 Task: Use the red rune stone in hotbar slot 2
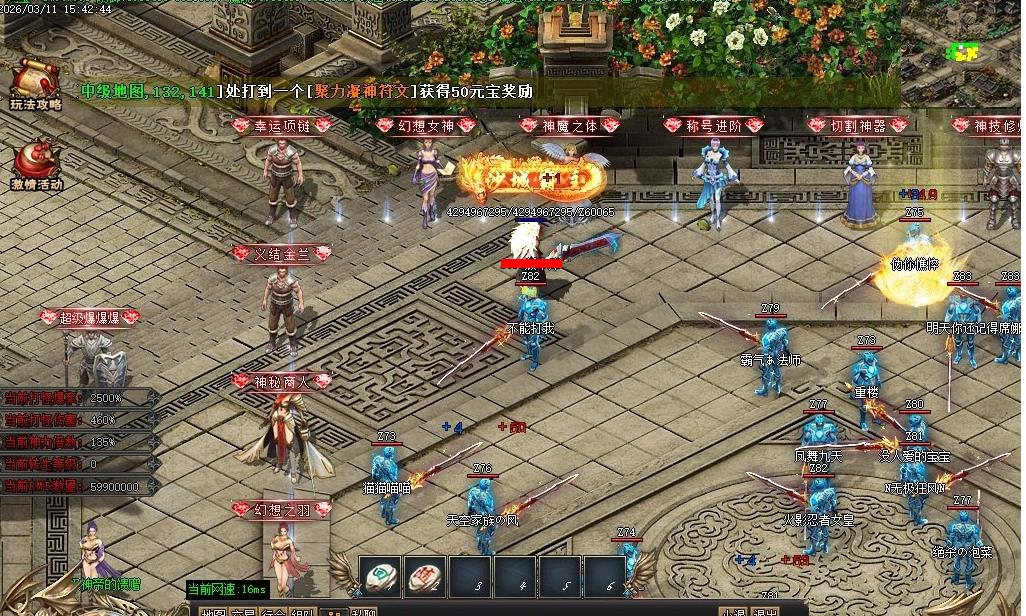coord(425,577)
